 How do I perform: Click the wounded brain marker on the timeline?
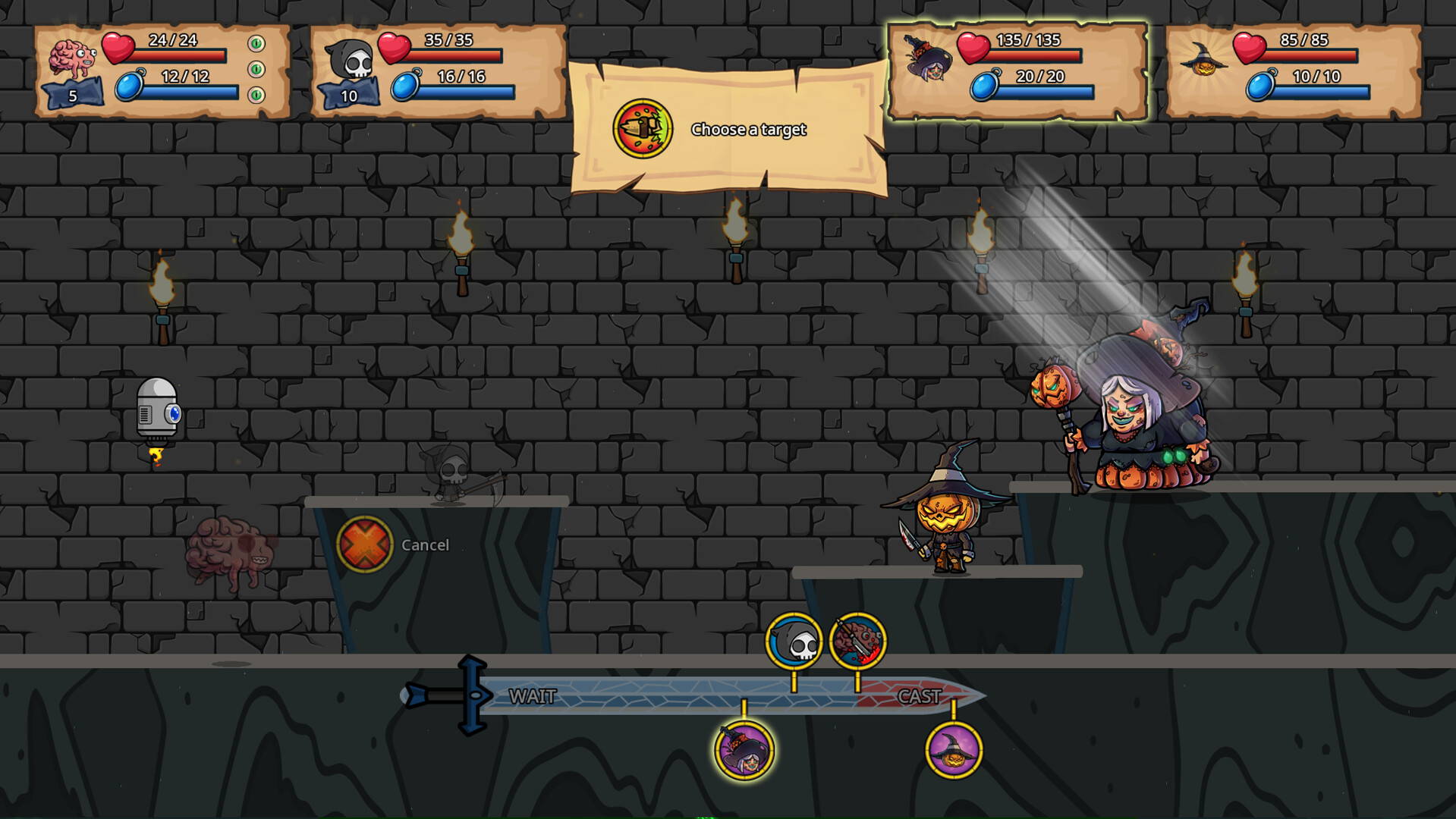pyautogui.click(x=857, y=641)
